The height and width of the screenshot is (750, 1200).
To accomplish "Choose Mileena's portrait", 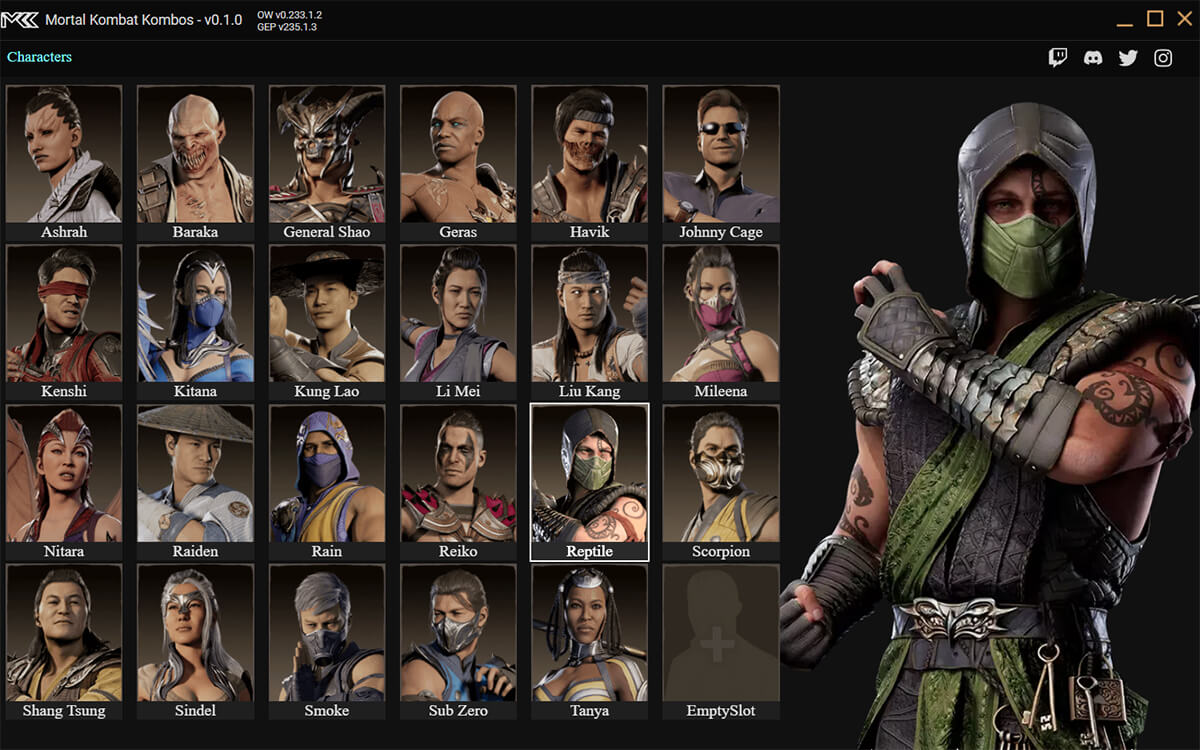I will tap(721, 322).
